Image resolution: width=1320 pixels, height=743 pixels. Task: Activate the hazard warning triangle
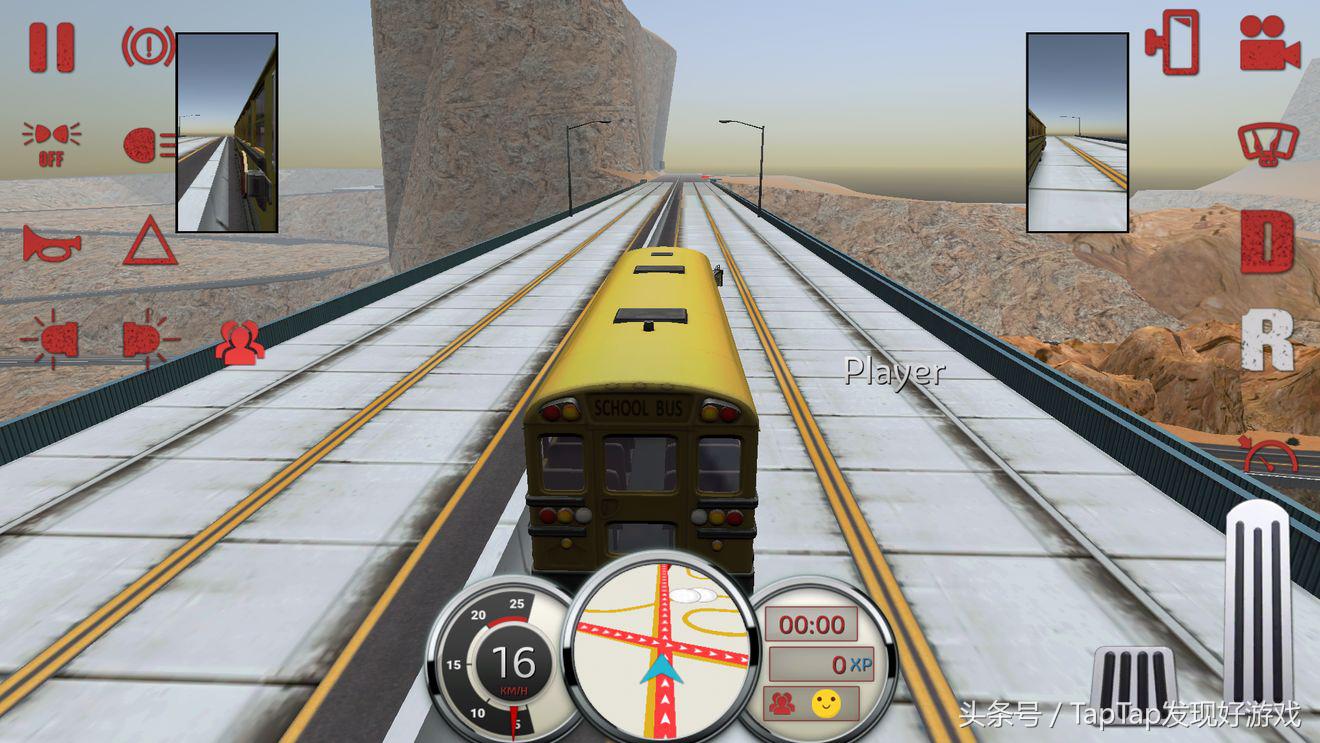tap(150, 242)
